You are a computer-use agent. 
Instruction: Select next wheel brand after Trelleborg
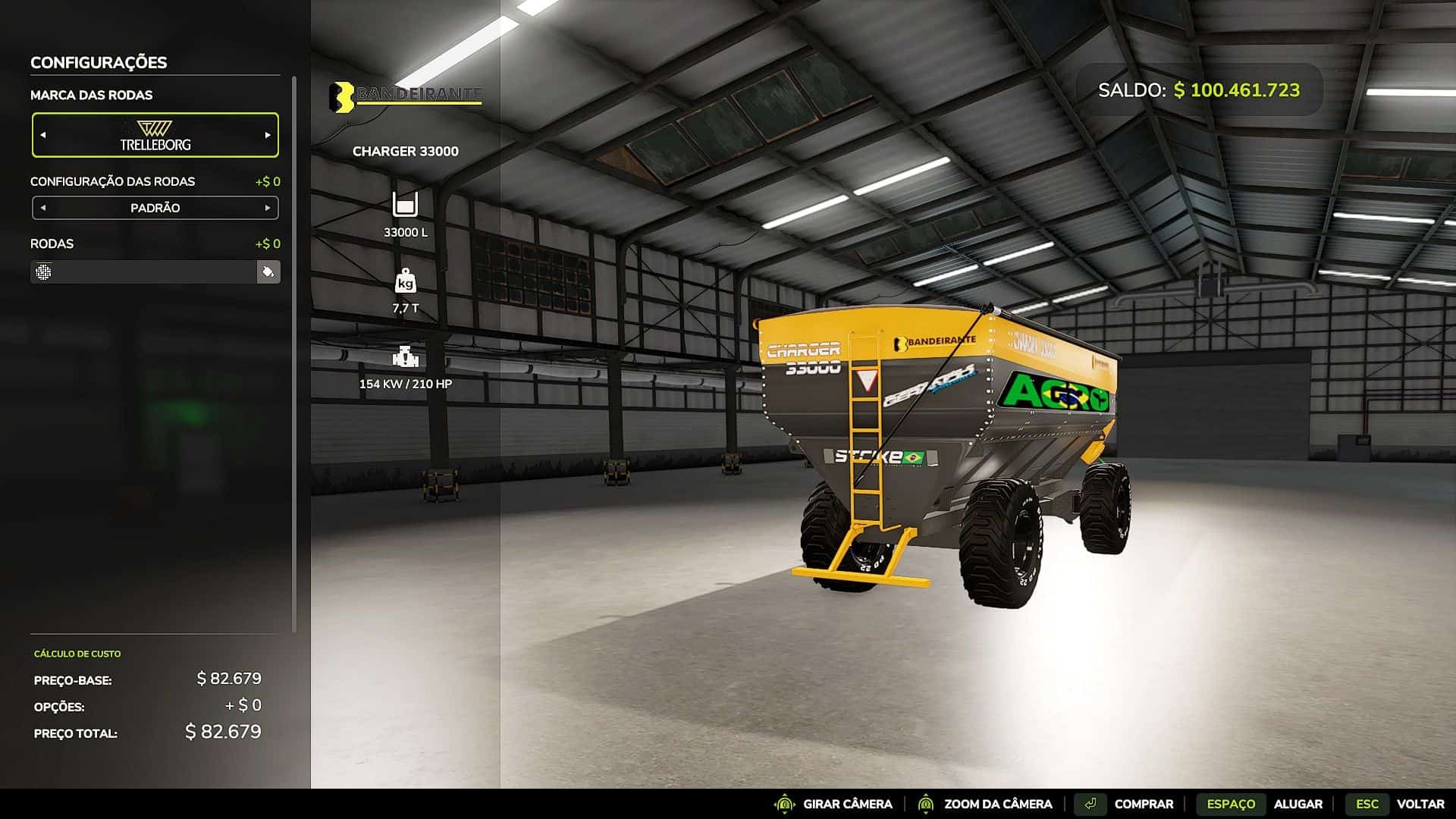coord(267,135)
